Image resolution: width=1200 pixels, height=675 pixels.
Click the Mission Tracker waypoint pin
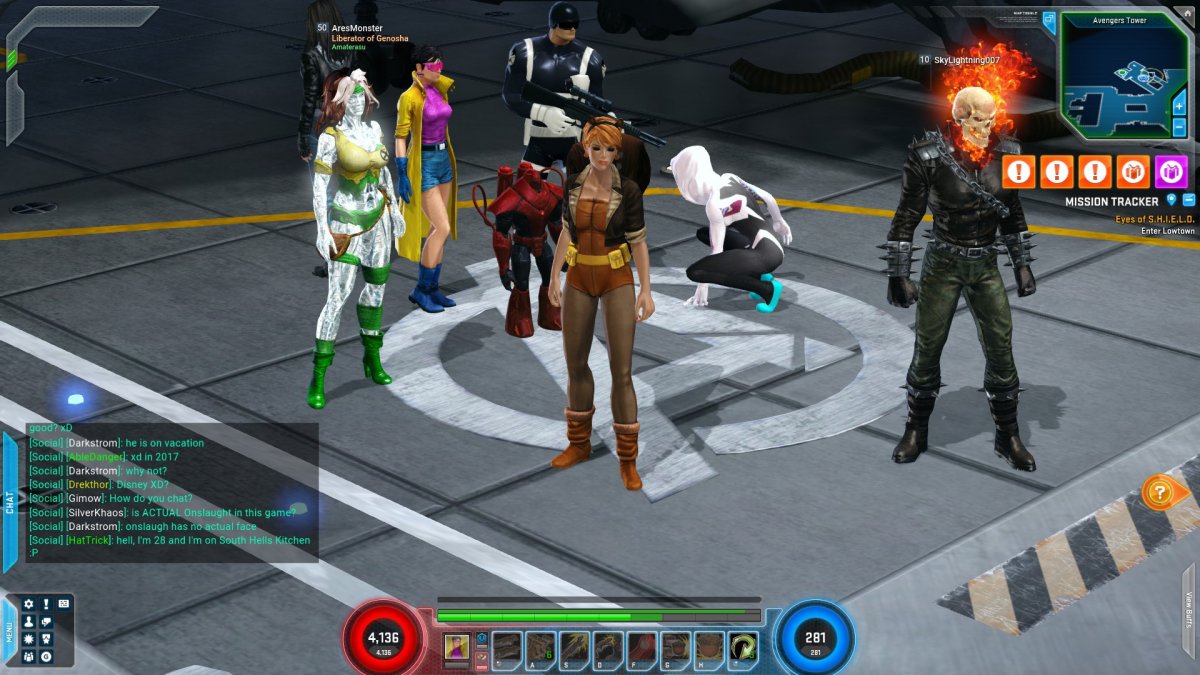1171,201
